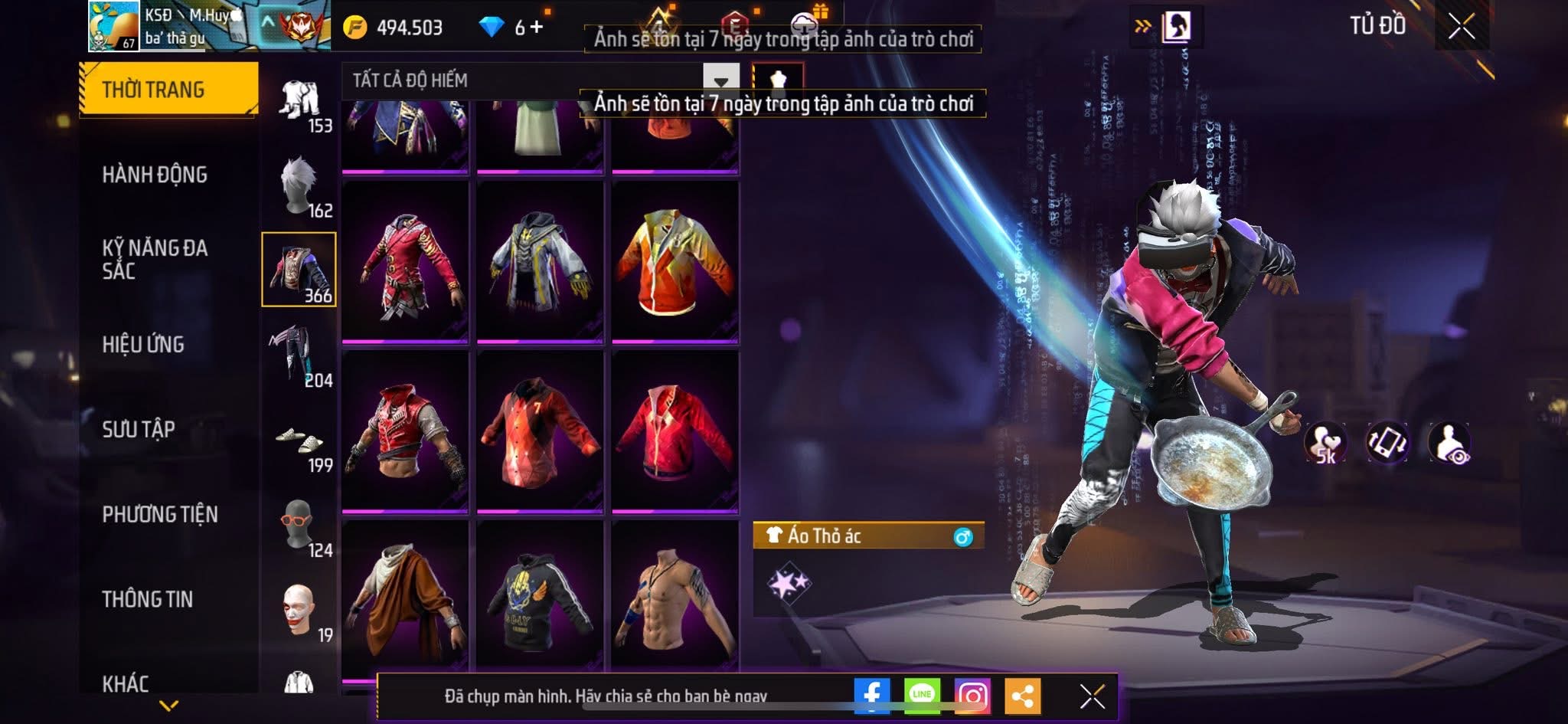Image resolution: width=1568 pixels, height=724 pixels.
Task: Share the screenshot to Facebook
Action: 872,696
